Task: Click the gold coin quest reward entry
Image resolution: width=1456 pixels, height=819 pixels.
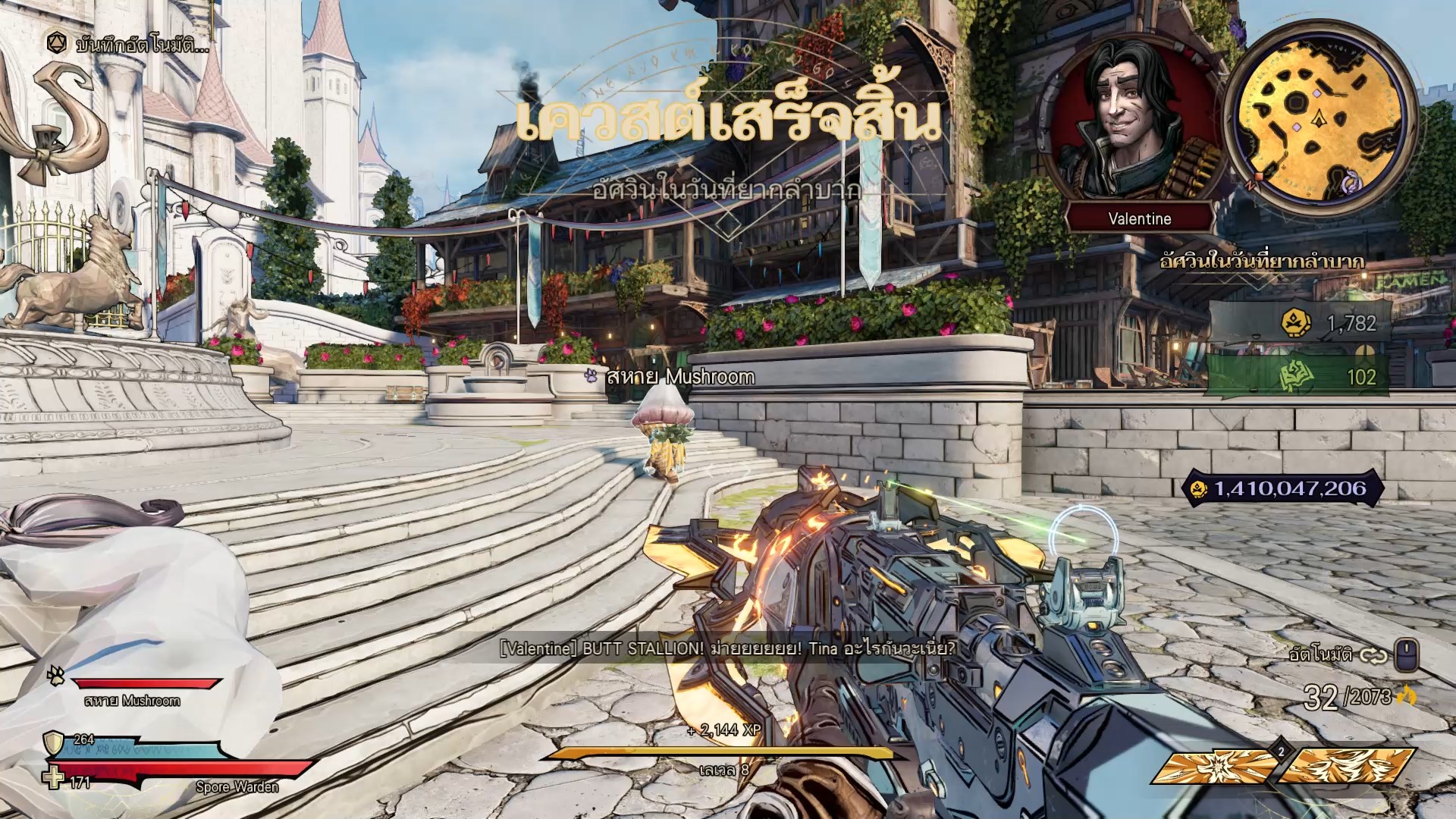Action: pyautogui.click(x=1298, y=324)
